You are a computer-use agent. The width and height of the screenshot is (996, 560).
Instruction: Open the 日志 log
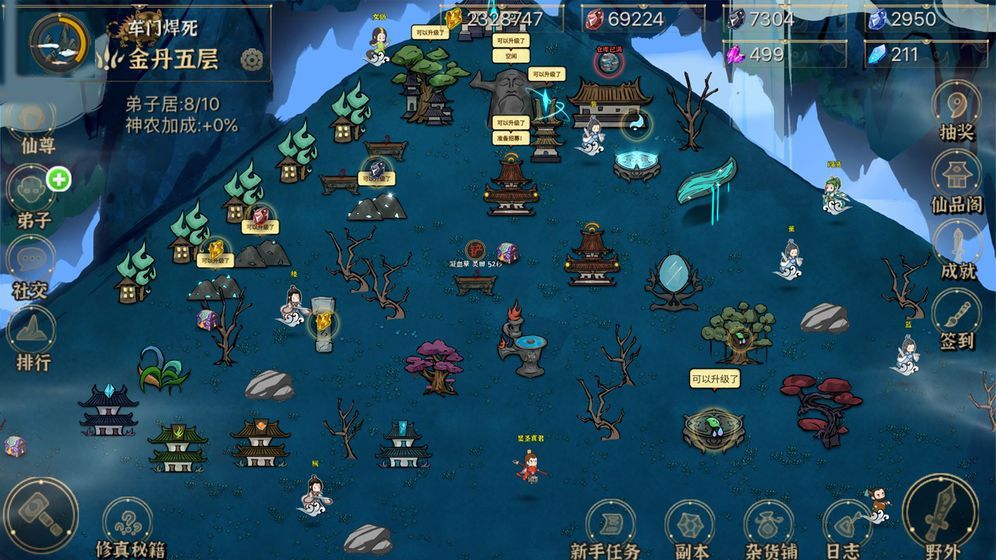pos(843,525)
